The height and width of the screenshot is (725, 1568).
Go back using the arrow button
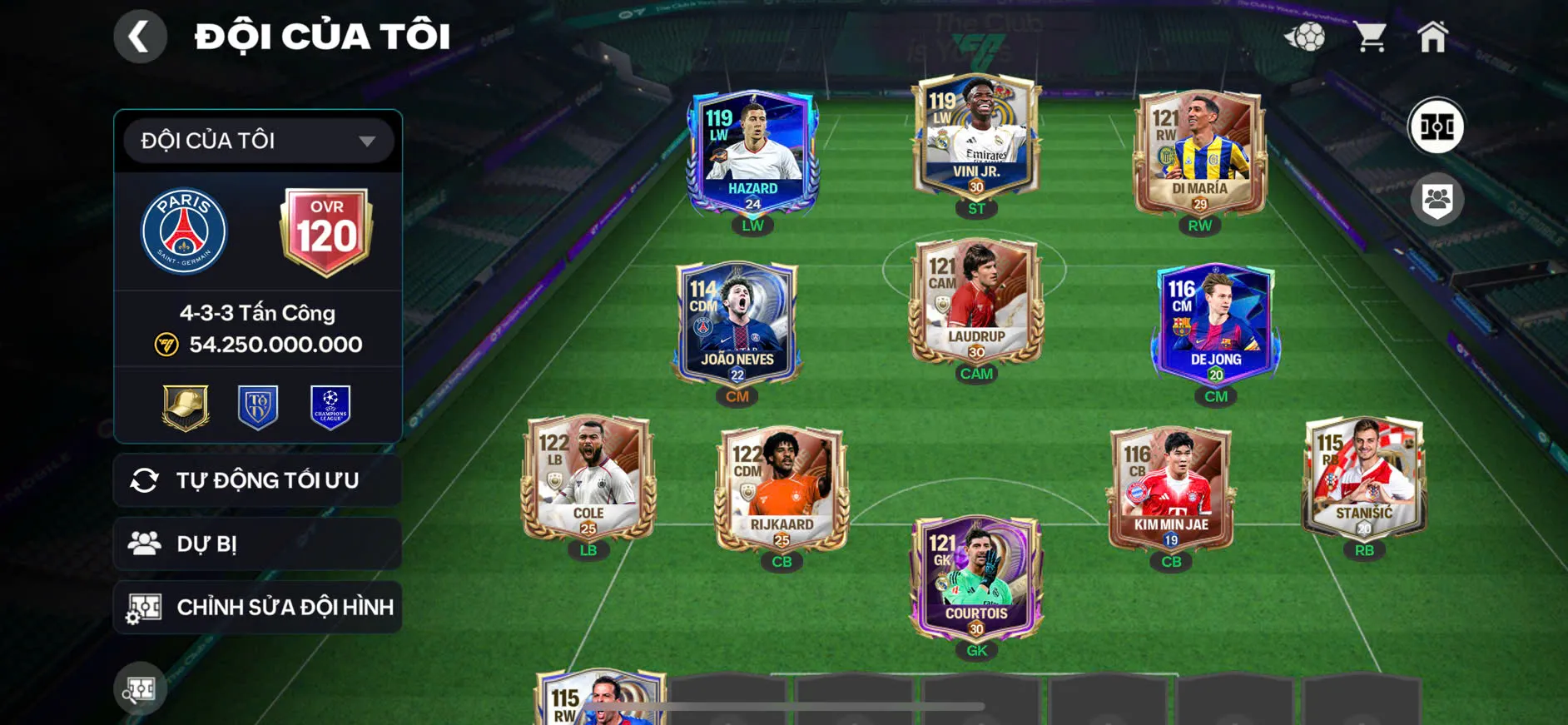(140, 37)
